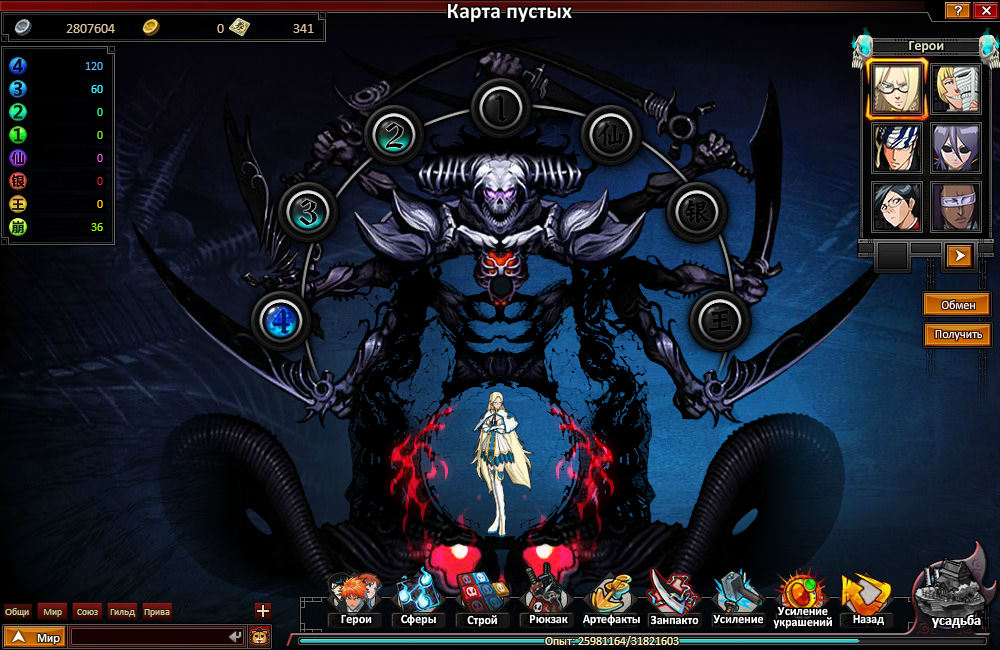The width and height of the screenshot is (1000, 650).
Task: Select the hero with half skull mask
Action: coord(957,88)
